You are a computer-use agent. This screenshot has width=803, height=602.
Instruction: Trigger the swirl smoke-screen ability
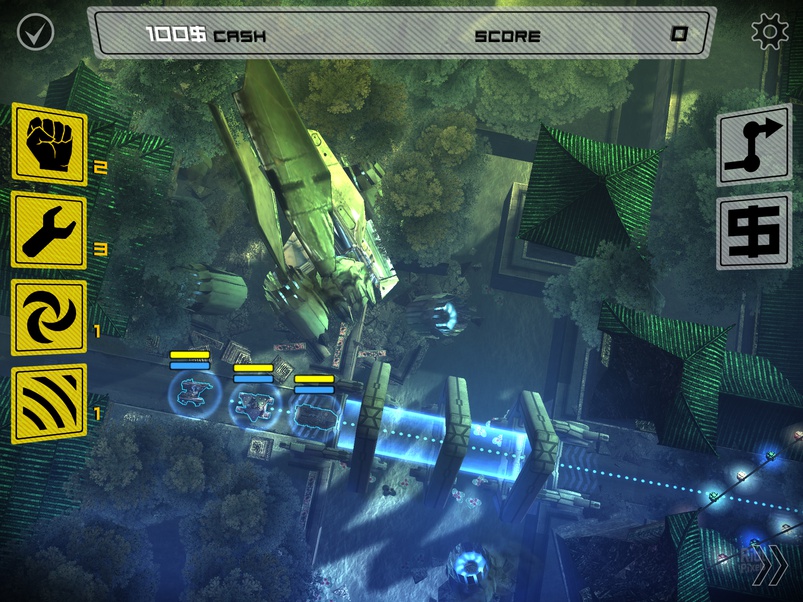point(49,318)
